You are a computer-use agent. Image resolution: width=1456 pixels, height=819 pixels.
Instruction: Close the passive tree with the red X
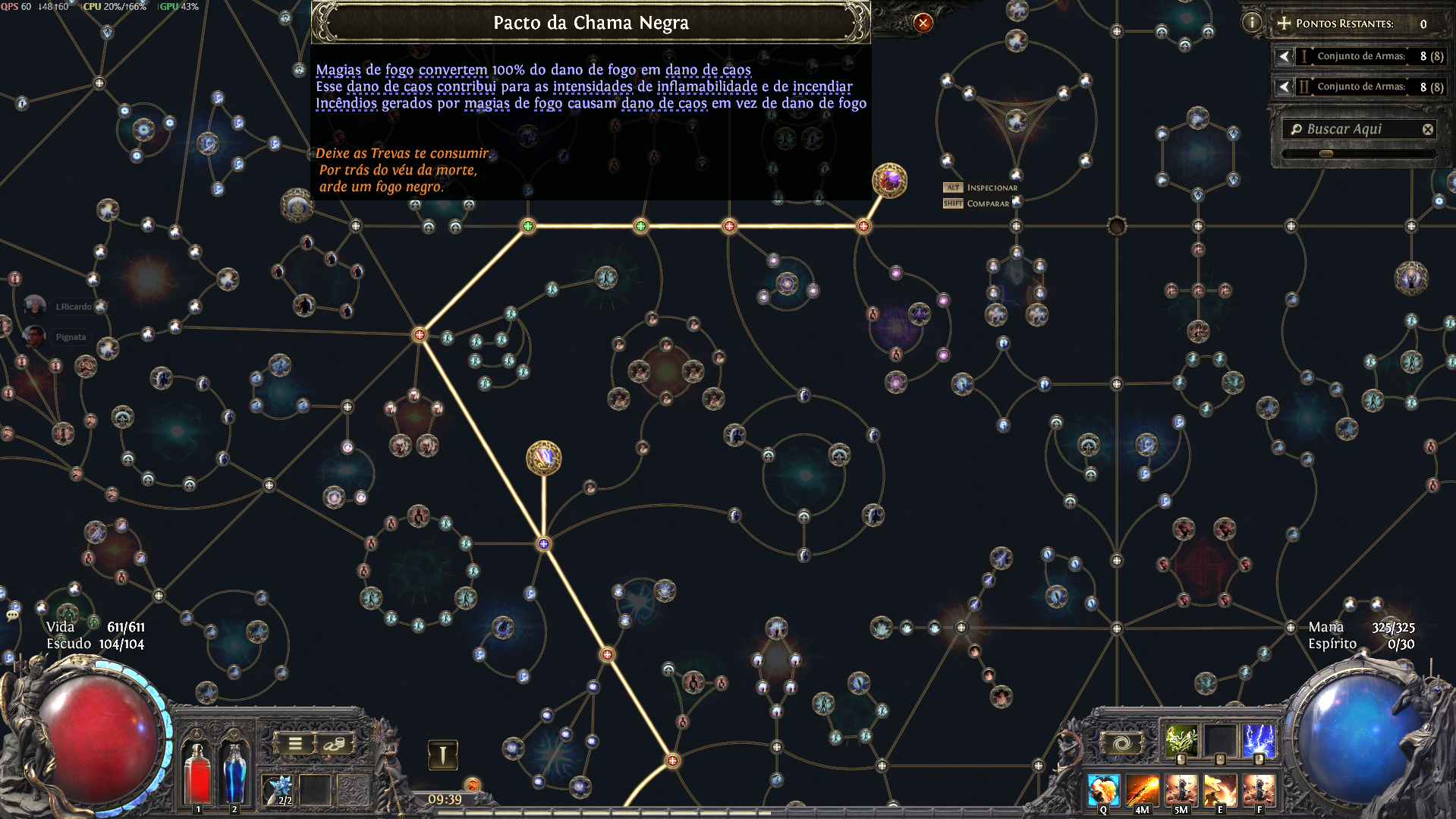pyautogui.click(x=923, y=23)
